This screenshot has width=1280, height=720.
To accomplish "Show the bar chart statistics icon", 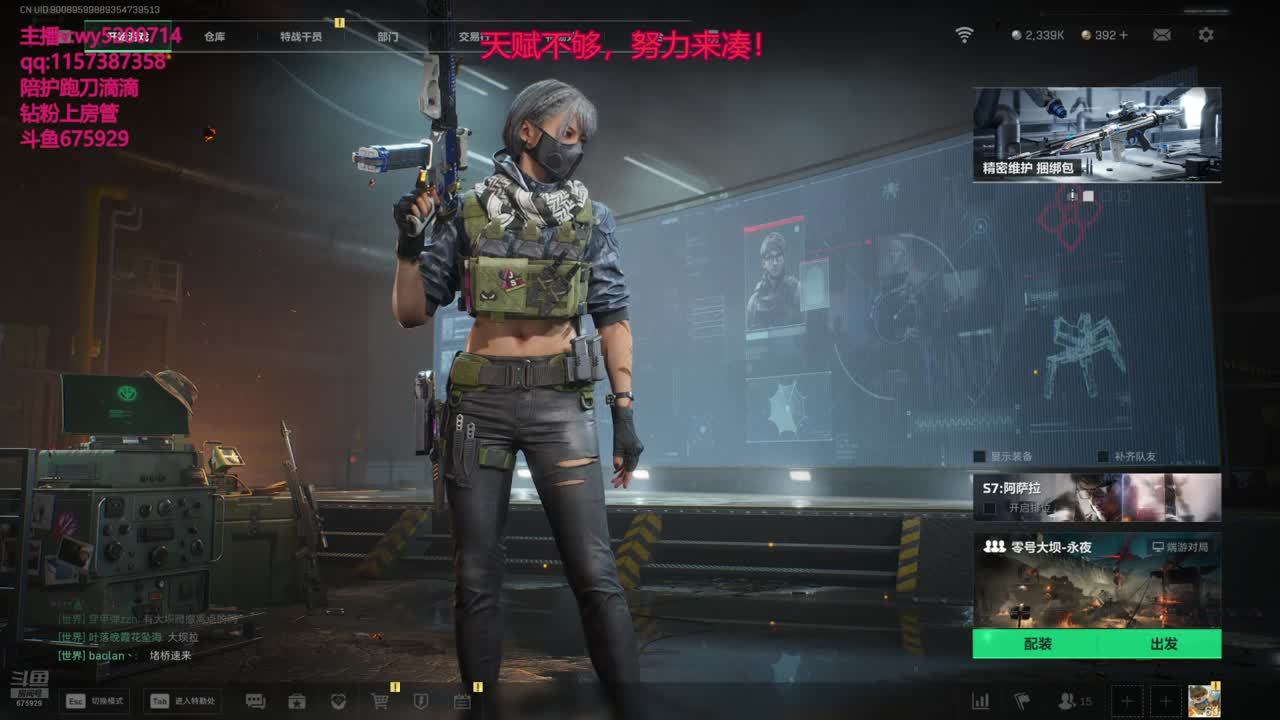I will tap(981, 701).
